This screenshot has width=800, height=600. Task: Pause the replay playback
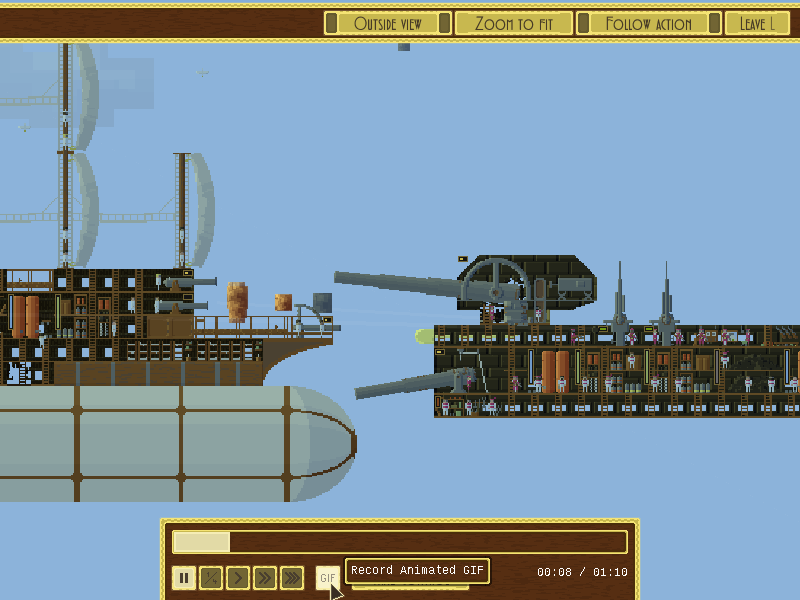(184, 577)
